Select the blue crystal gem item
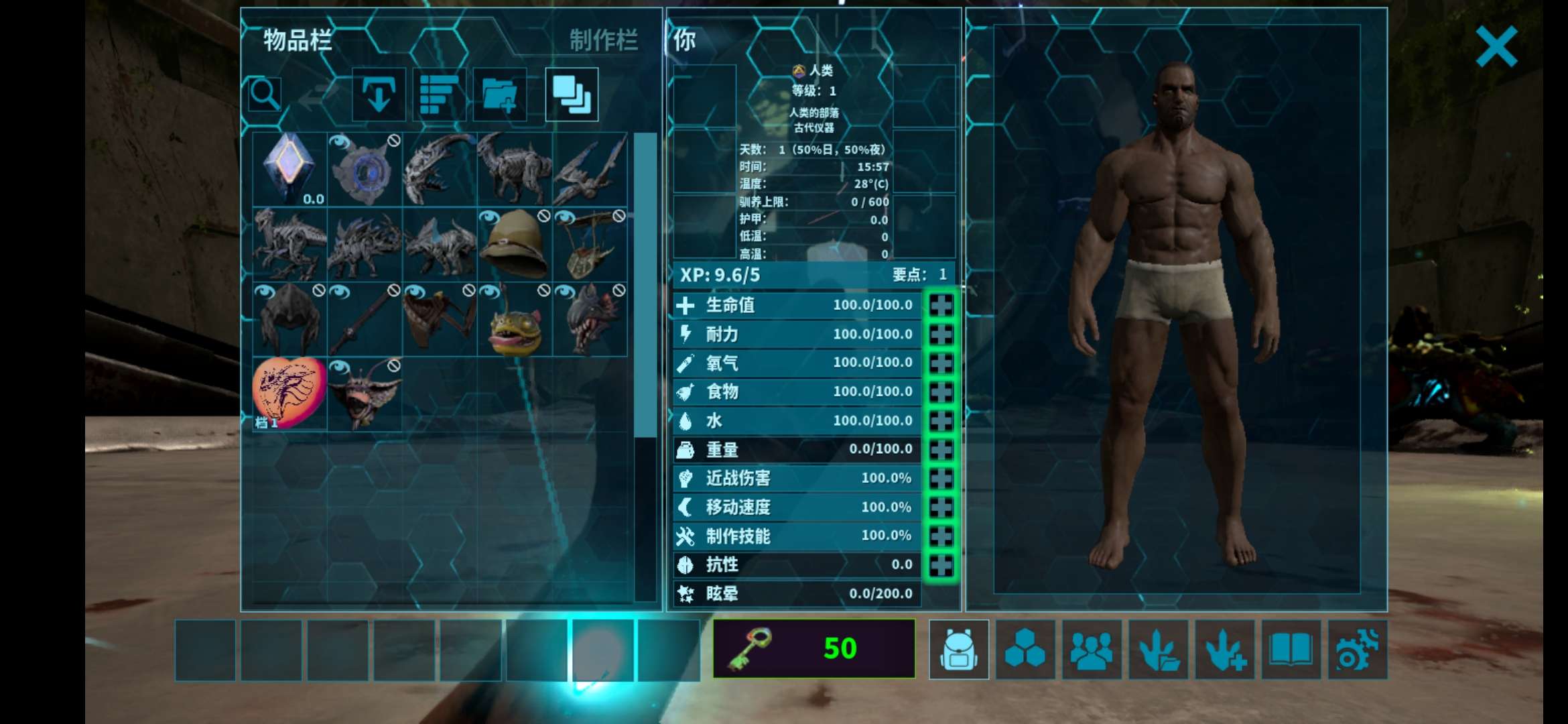Image resolution: width=1568 pixels, height=724 pixels. pyautogui.click(x=289, y=169)
